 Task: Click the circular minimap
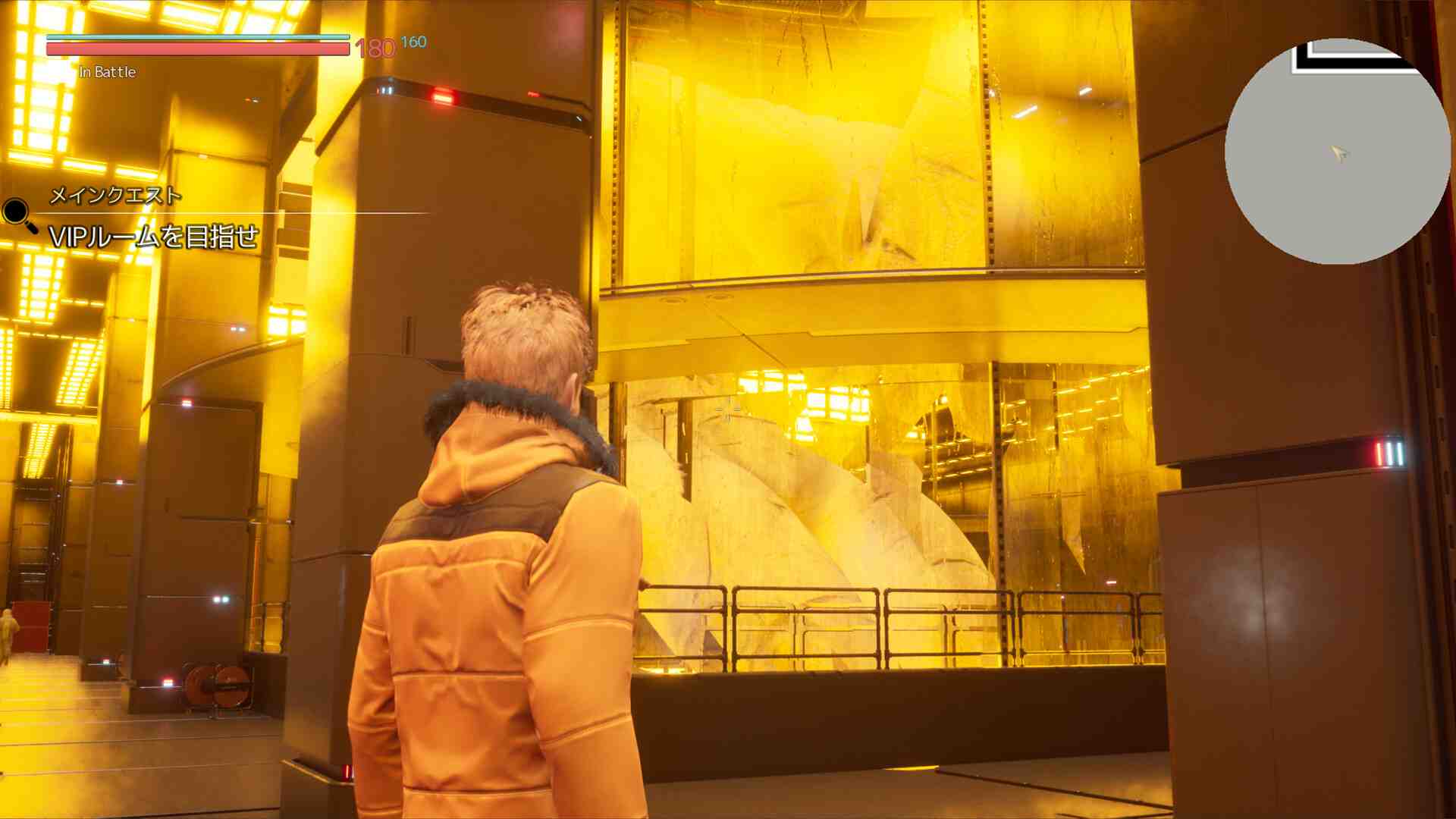click(1337, 152)
